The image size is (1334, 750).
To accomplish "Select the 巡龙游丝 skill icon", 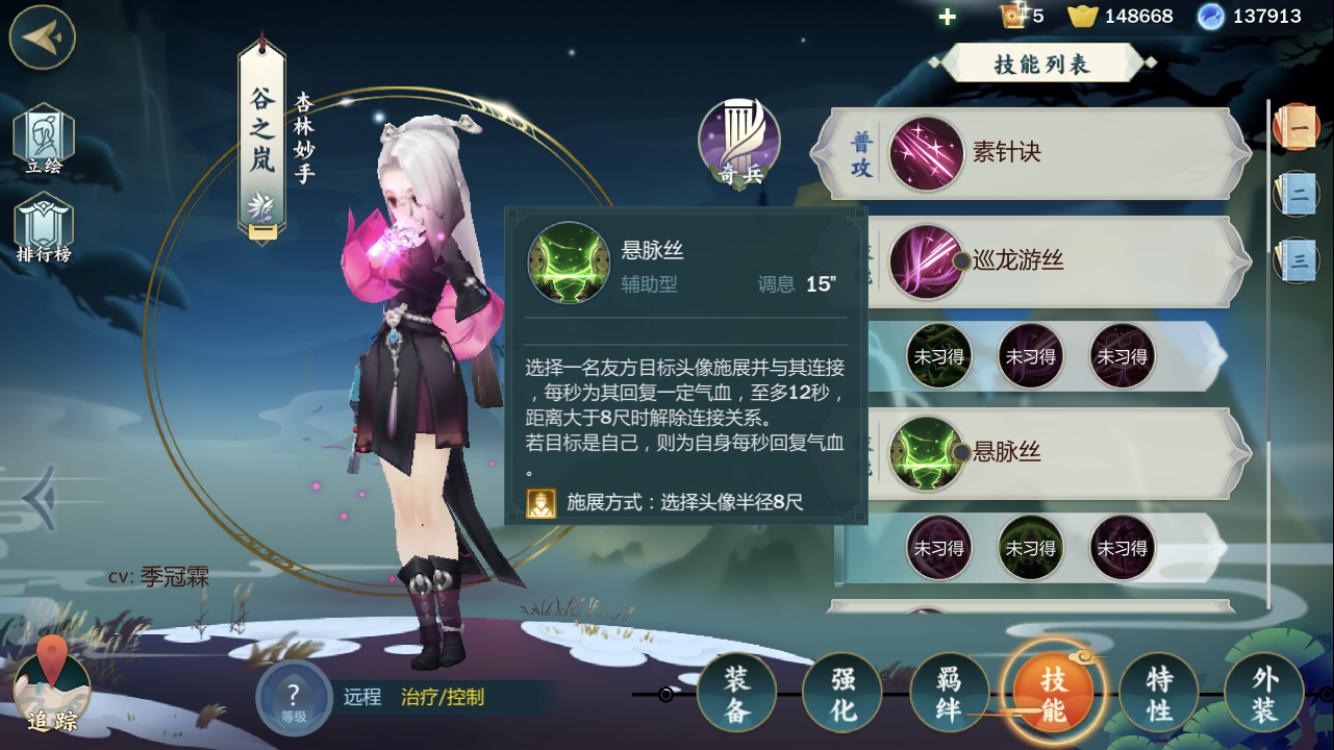I will pos(925,258).
